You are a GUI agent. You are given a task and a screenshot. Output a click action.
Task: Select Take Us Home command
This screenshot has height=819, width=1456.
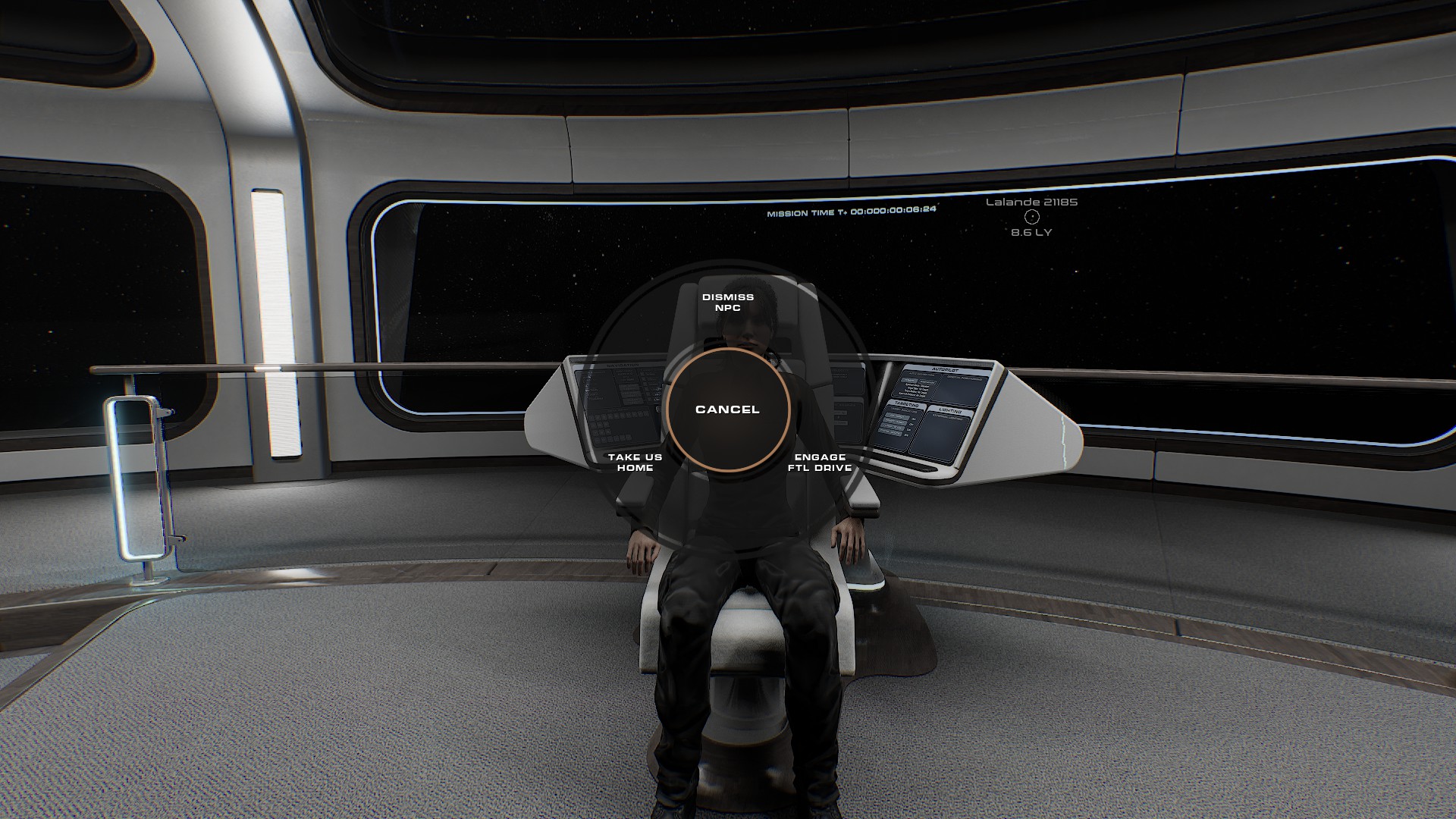tap(635, 463)
